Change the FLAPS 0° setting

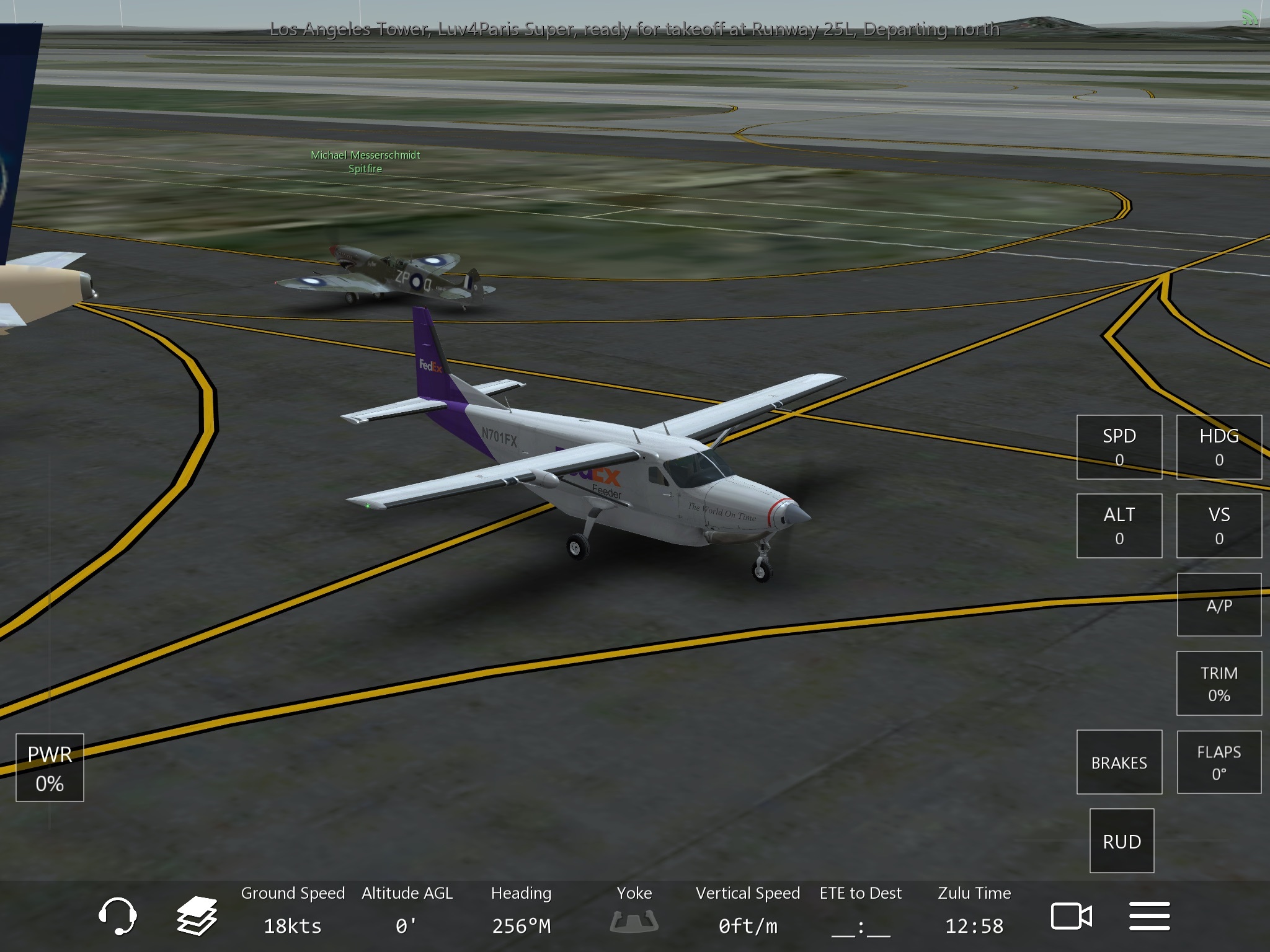1219,762
